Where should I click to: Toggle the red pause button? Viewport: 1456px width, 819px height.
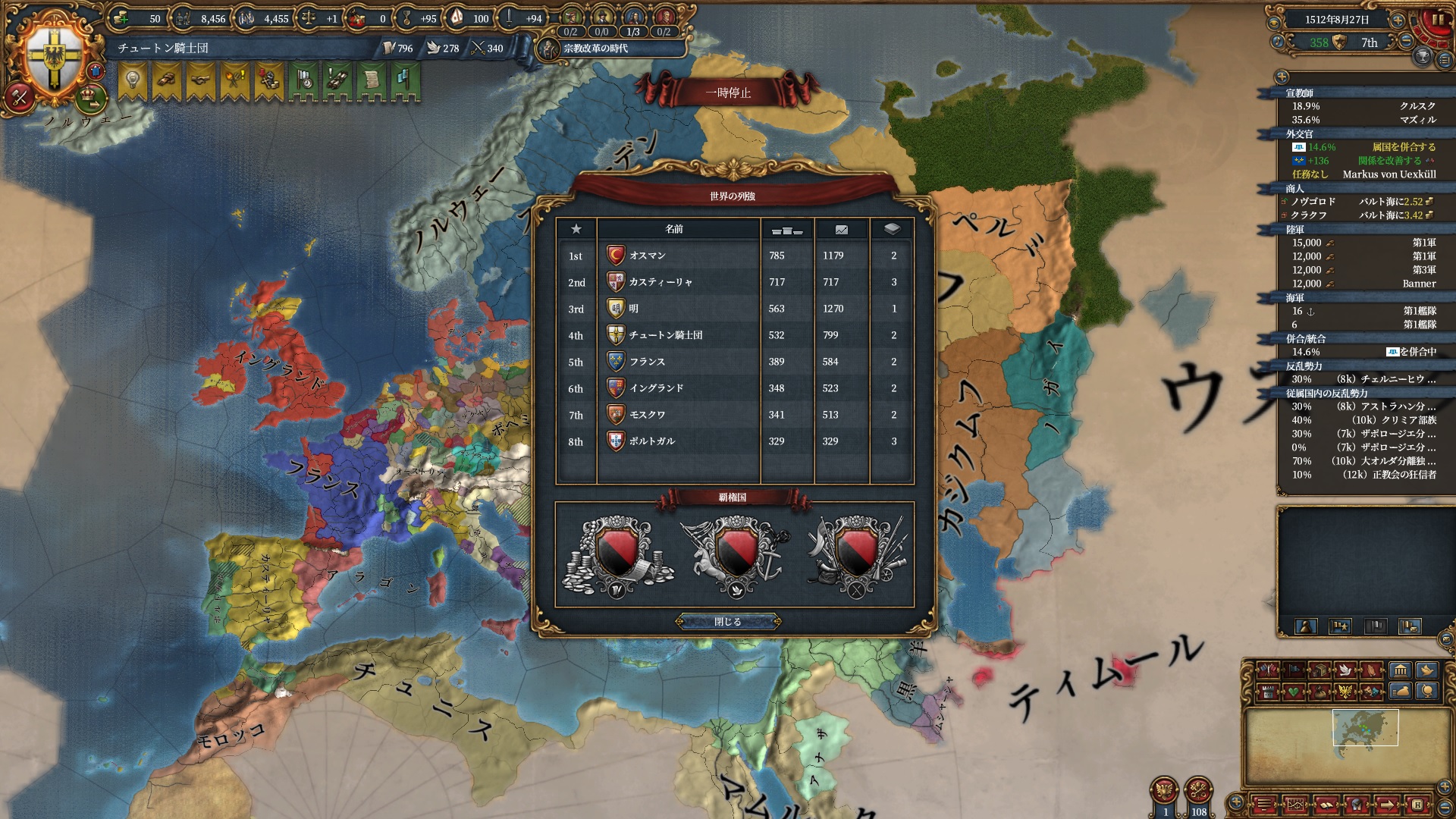[x=1438, y=20]
